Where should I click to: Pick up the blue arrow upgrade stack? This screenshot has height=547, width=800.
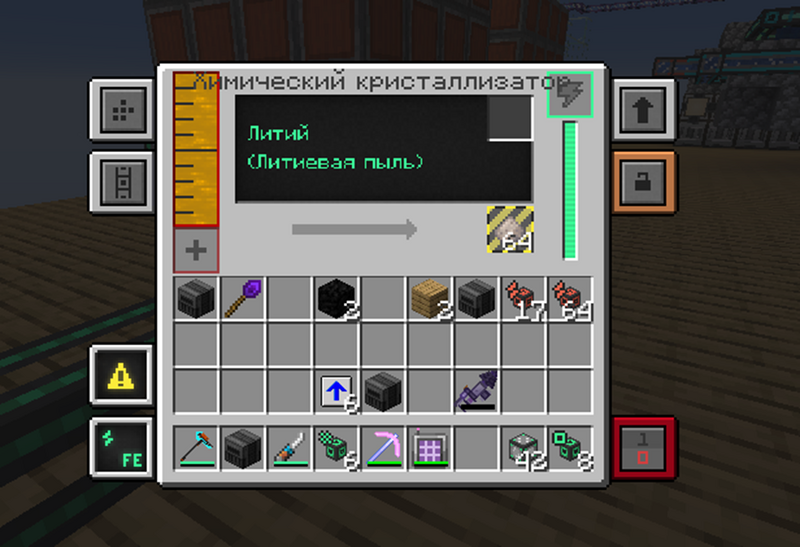click(336, 391)
